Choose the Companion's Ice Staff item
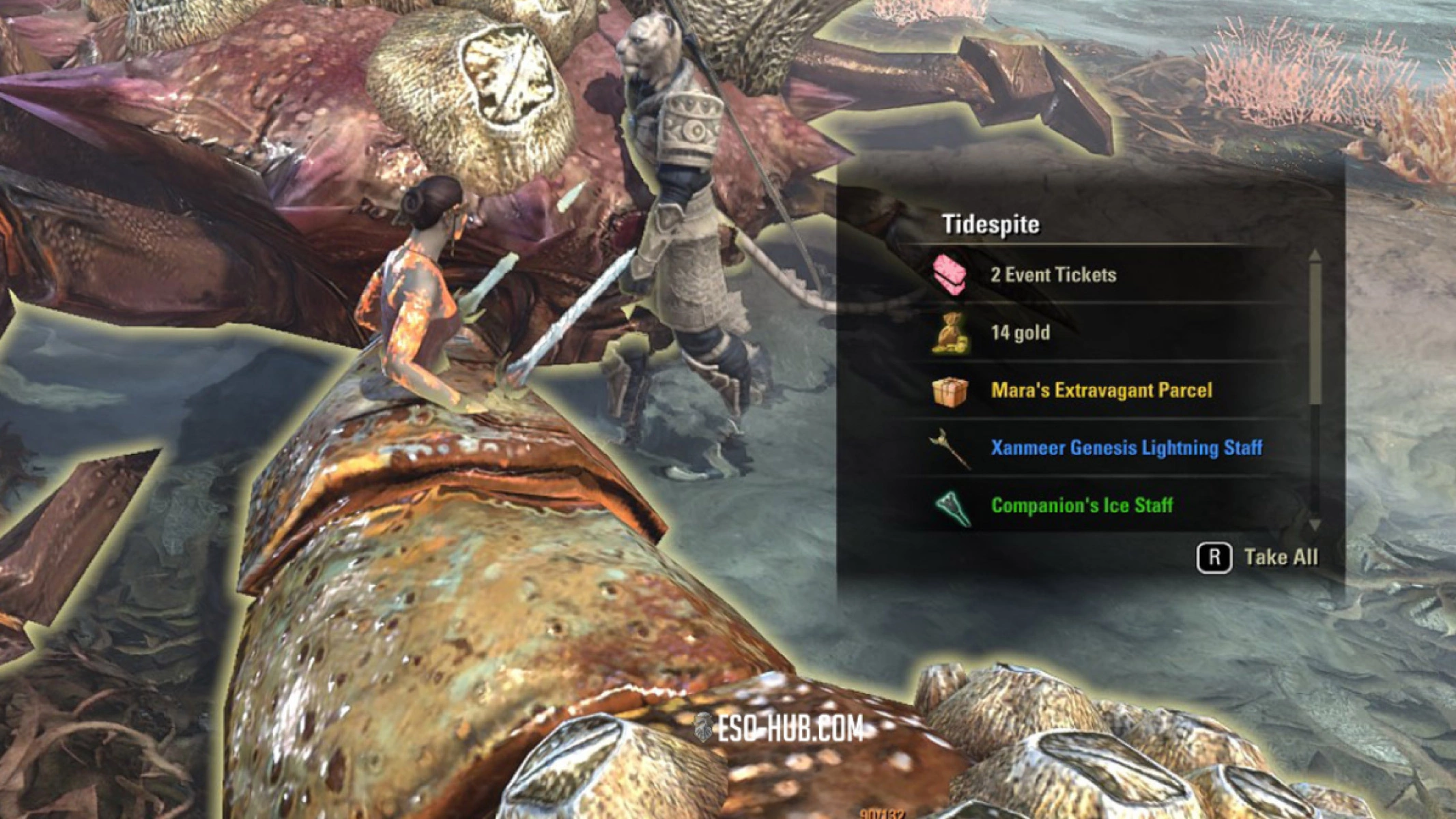Viewport: 1456px width, 819px height. [1081, 506]
